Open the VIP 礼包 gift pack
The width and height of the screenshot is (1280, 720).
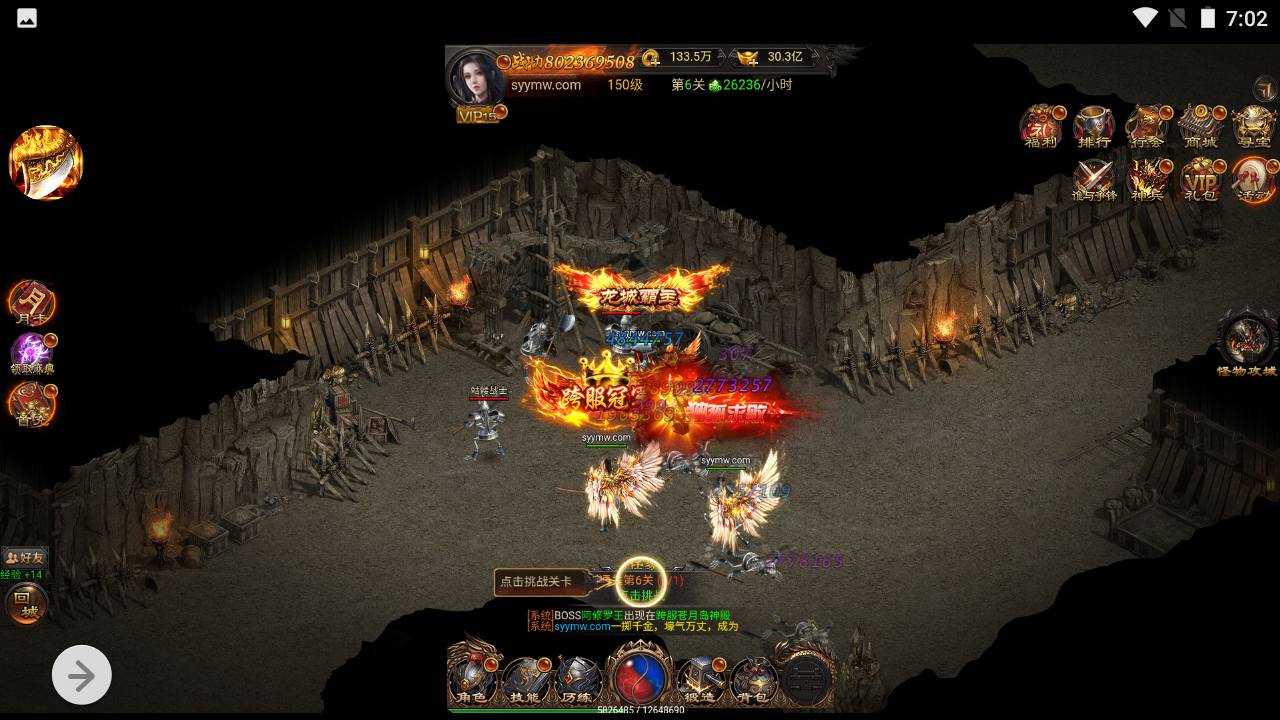(1200, 181)
